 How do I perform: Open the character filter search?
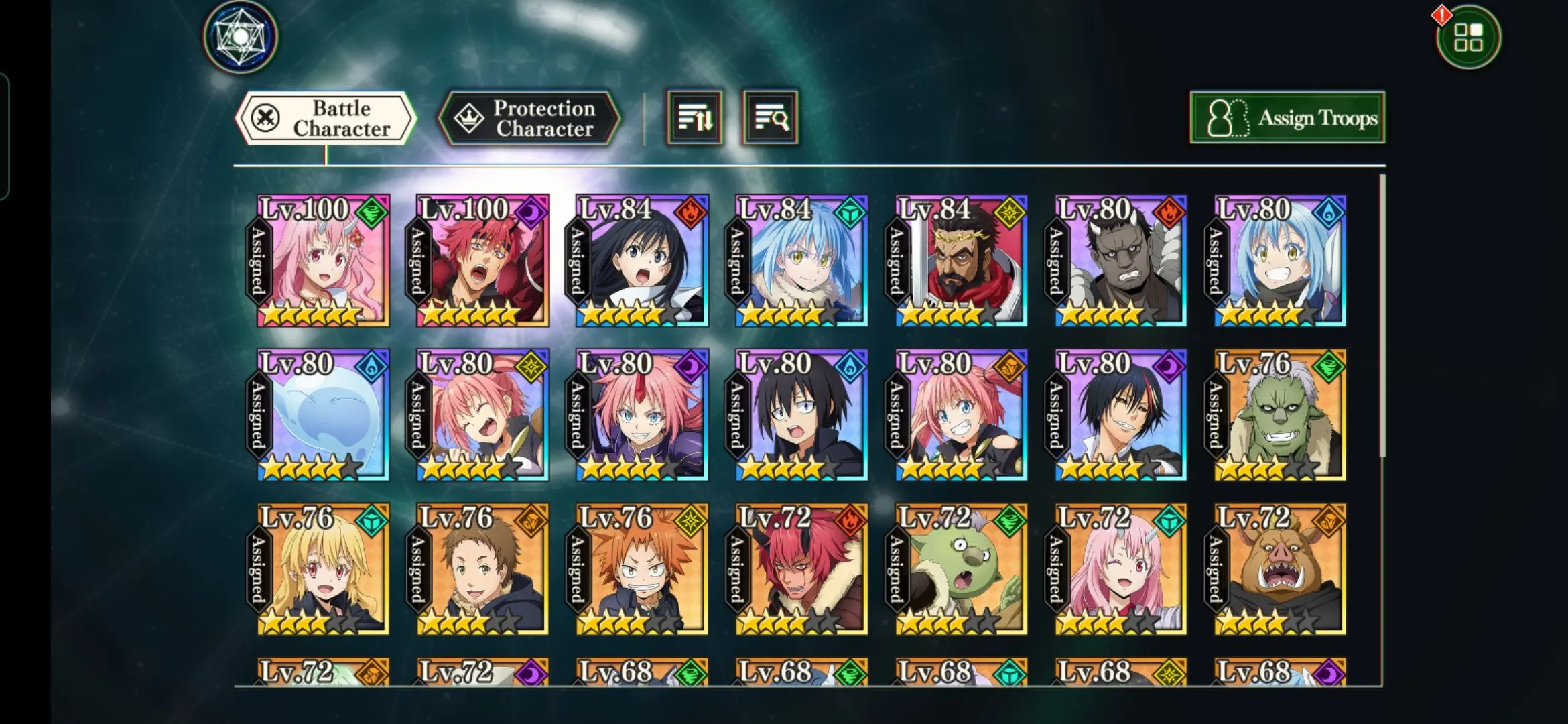(771, 119)
